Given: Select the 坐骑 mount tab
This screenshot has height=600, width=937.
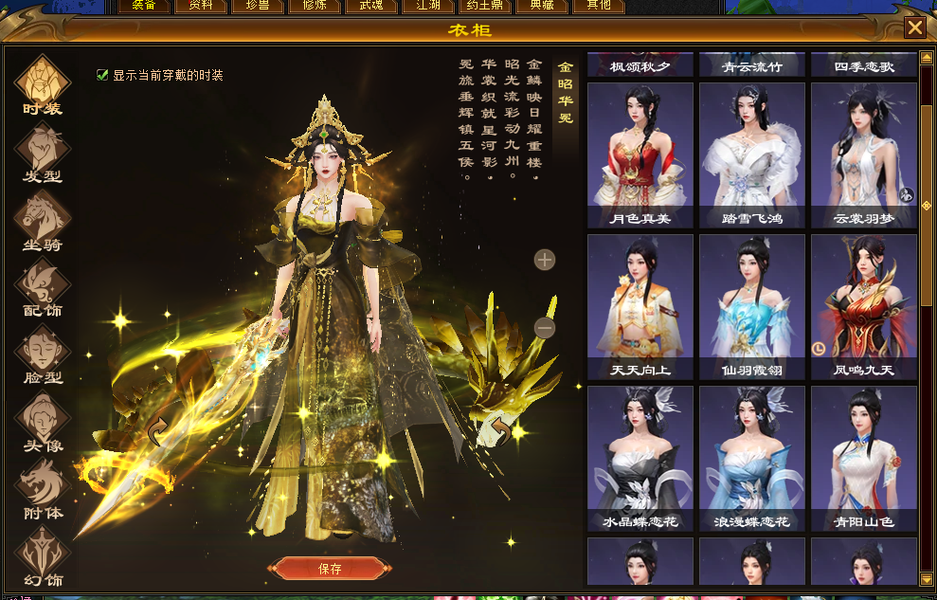Looking at the screenshot, I should (x=42, y=219).
